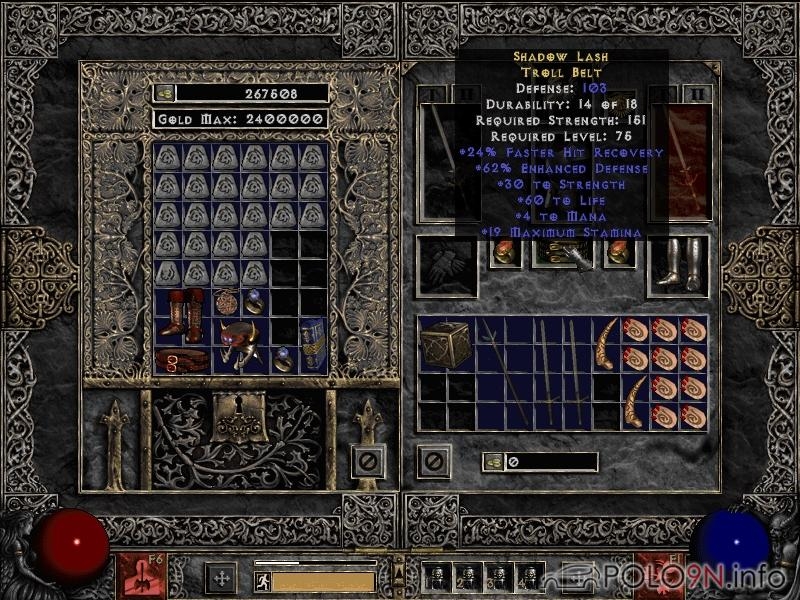The width and height of the screenshot is (800, 600).
Task: Close the inventory panel
Action: pos(433,461)
